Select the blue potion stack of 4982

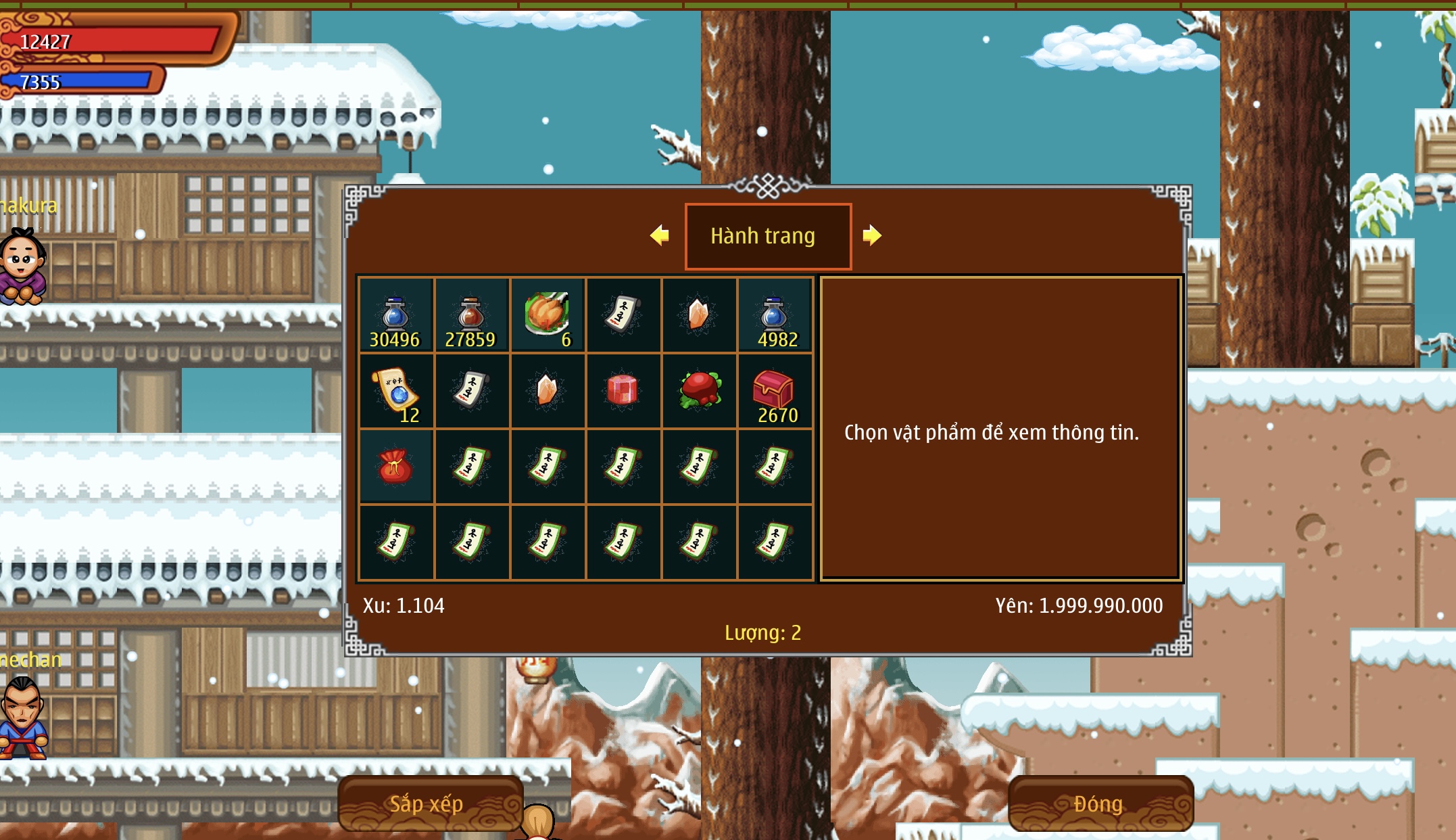click(775, 315)
